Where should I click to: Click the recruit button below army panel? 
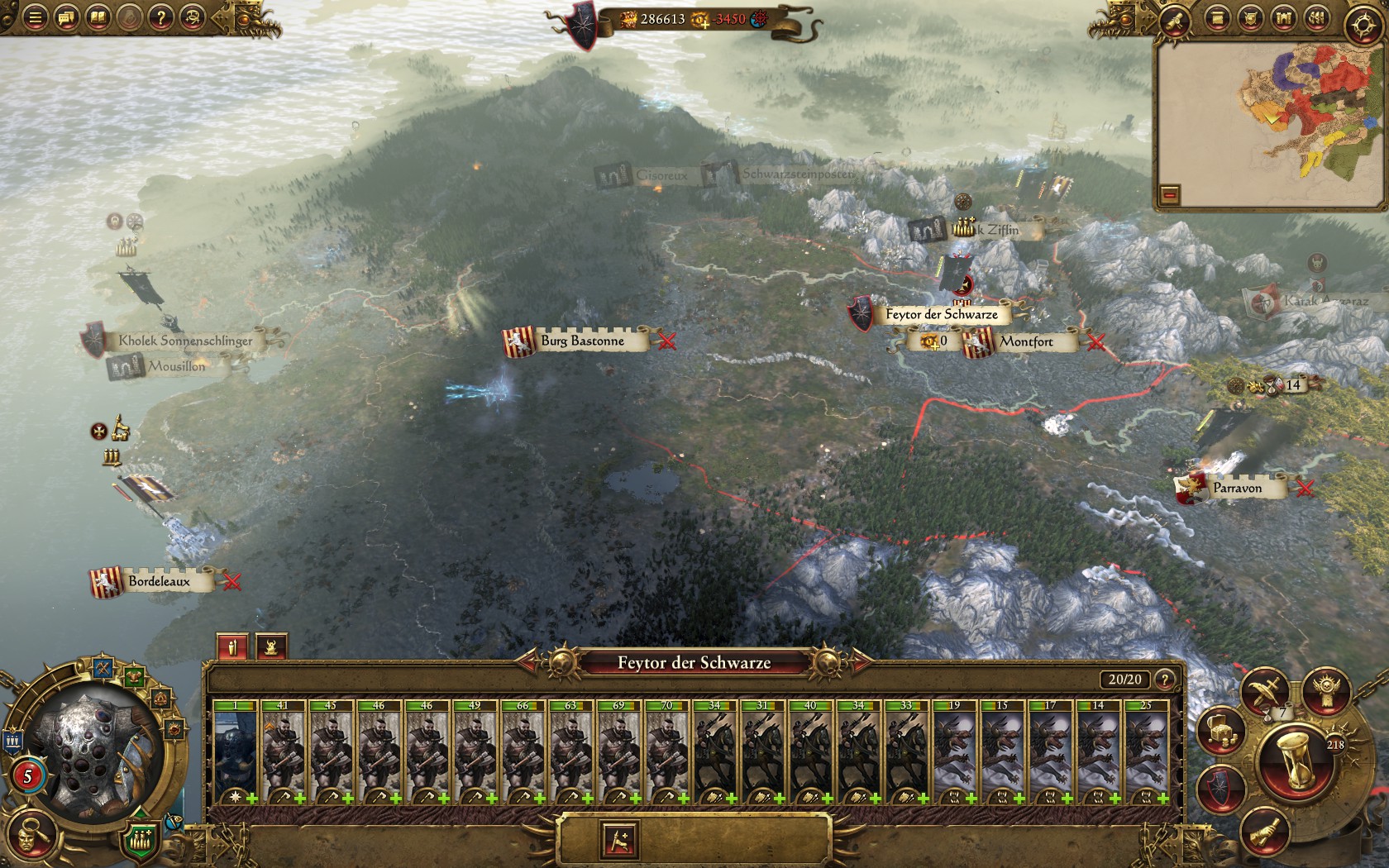tap(619, 841)
